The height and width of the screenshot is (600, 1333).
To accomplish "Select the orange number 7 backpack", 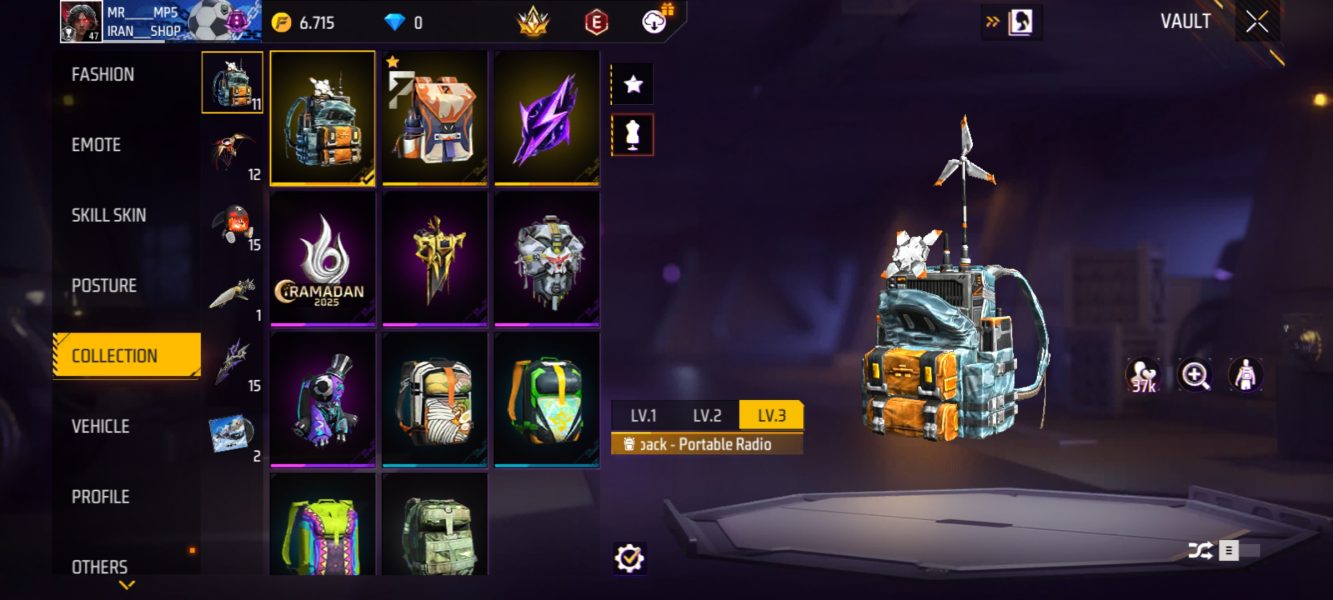I will point(435,119).
